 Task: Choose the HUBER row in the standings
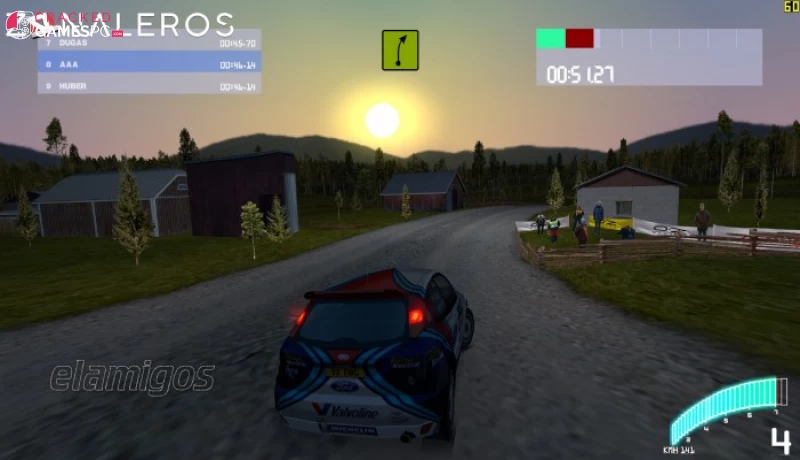tap(149, 86)
